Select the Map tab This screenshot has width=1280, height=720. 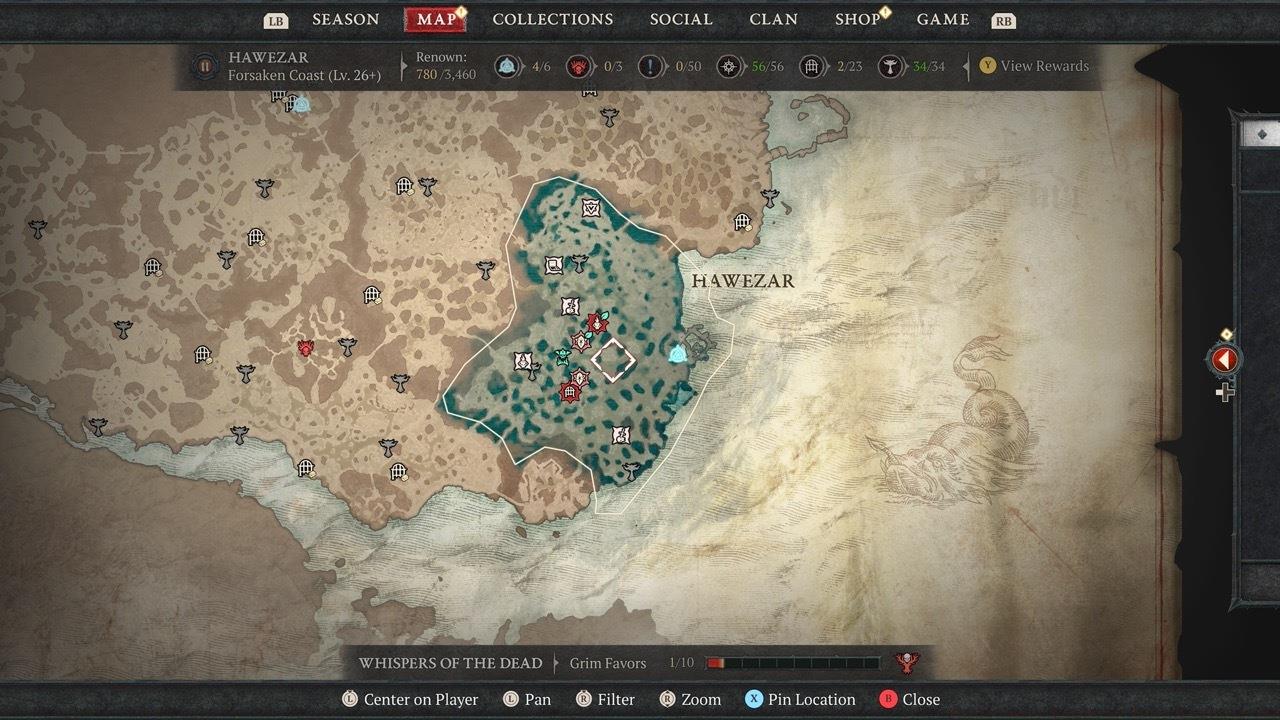pyautogui.click(x=436, y=19)
